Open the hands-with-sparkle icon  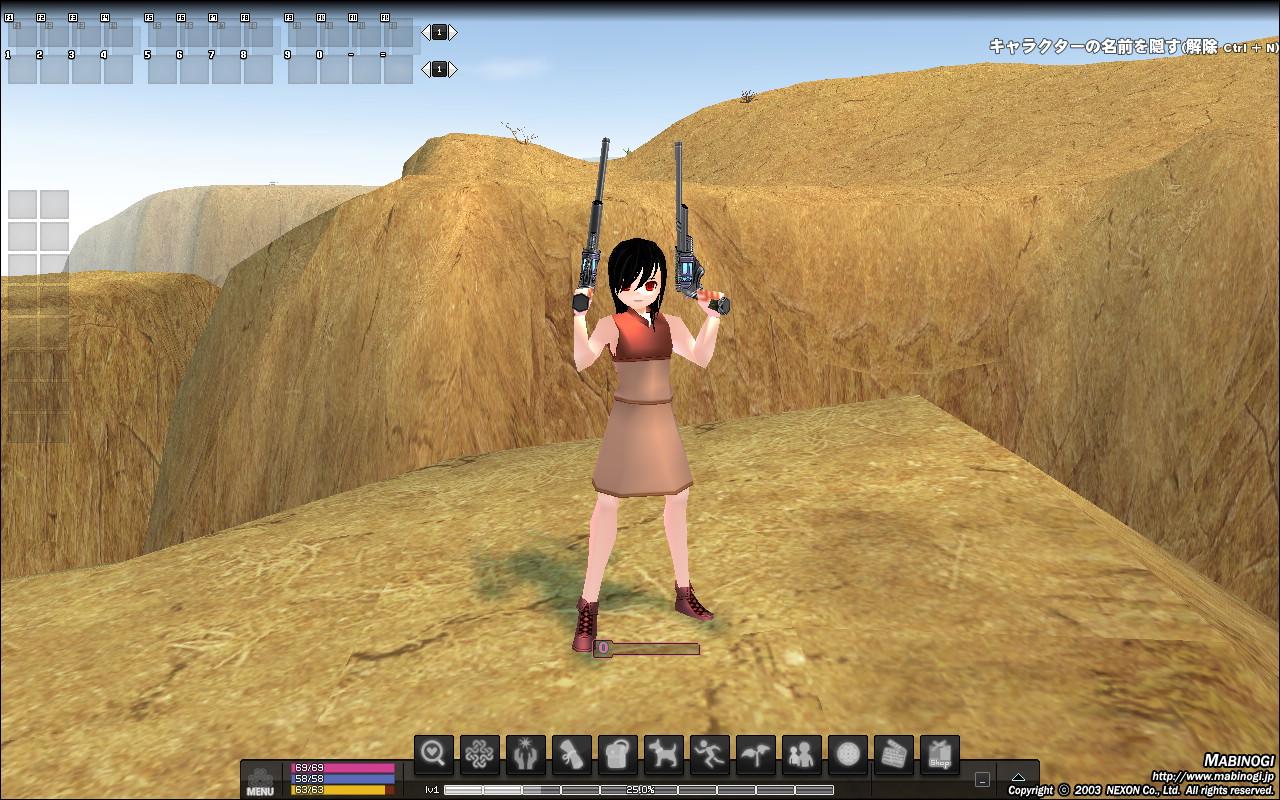click(x=524, y=754)
